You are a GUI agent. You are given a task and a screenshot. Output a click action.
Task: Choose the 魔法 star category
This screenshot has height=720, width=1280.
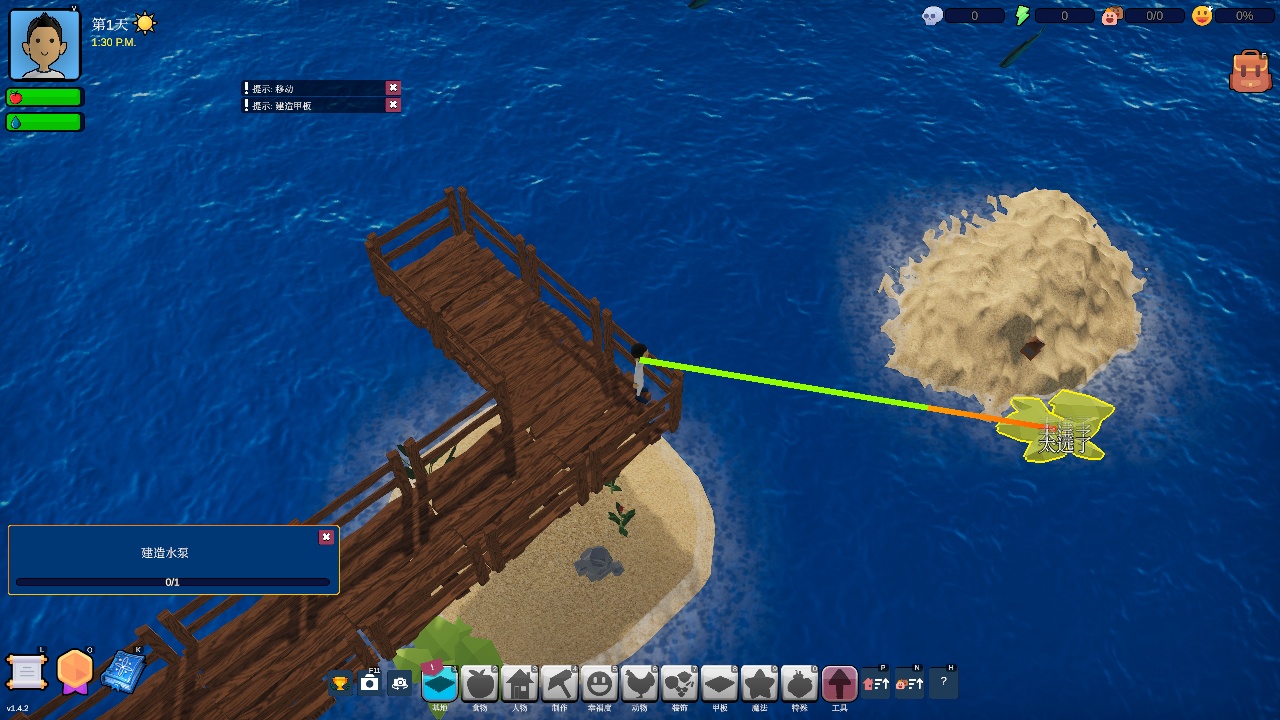click(x=760, y=684)
